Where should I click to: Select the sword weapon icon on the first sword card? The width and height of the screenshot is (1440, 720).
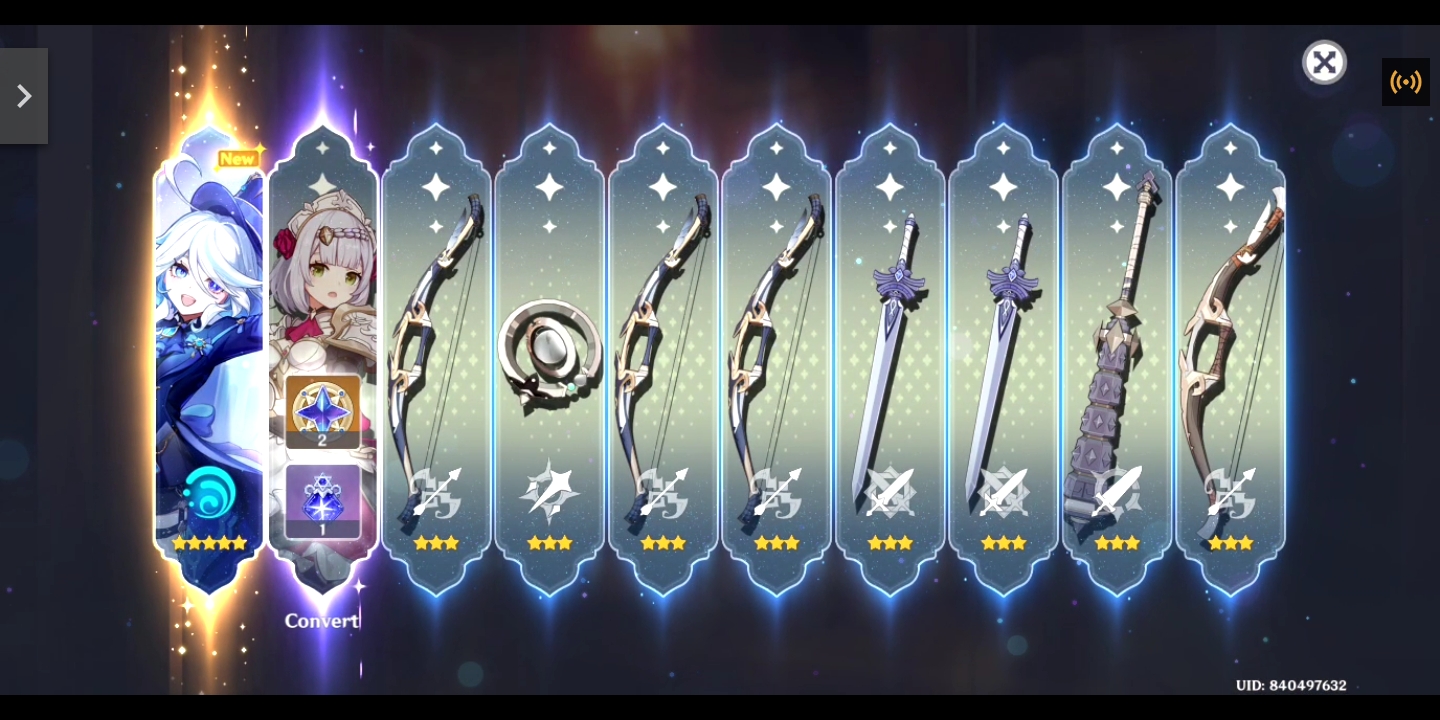tap(890, 490)
